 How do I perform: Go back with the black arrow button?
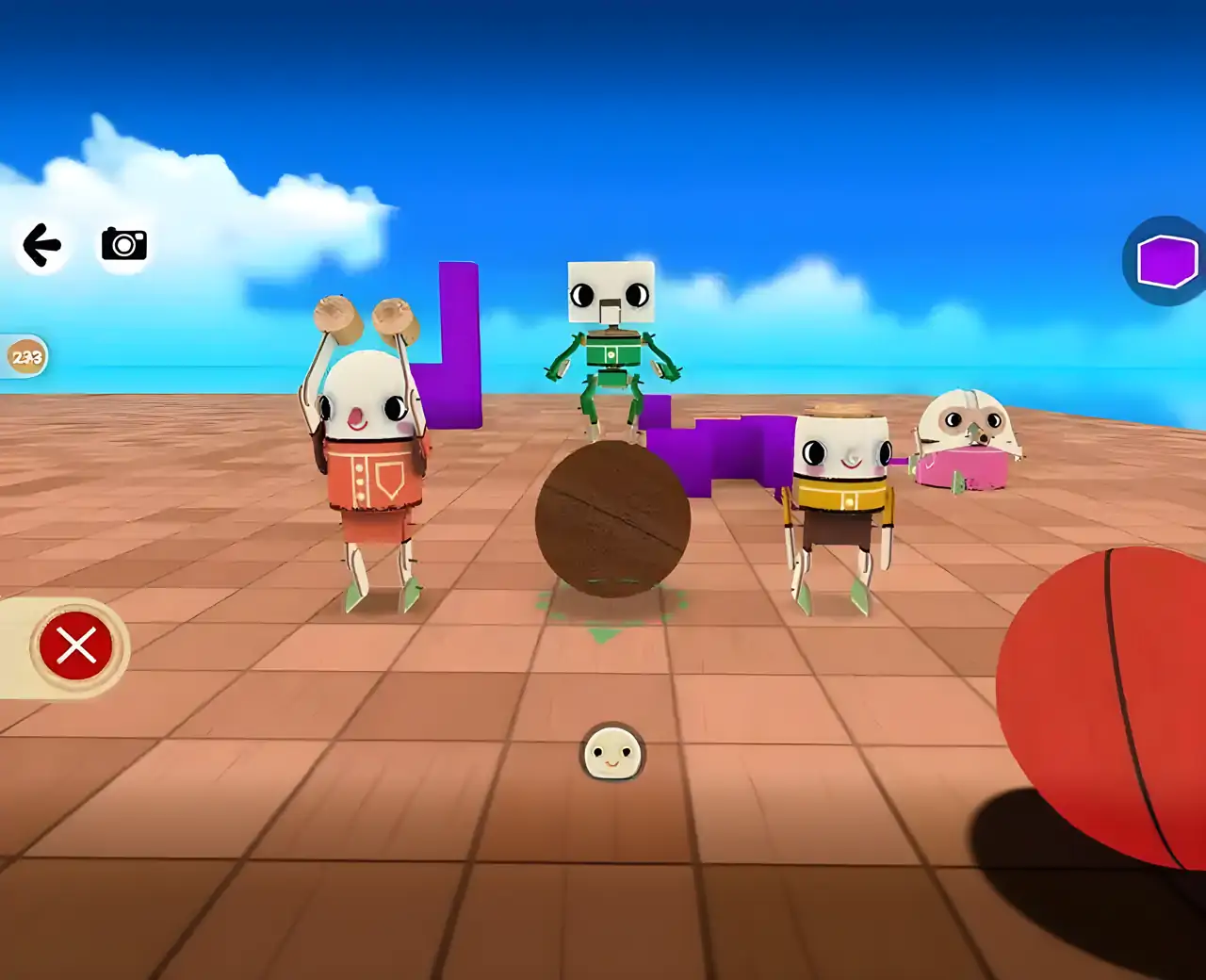click(41, 245)
